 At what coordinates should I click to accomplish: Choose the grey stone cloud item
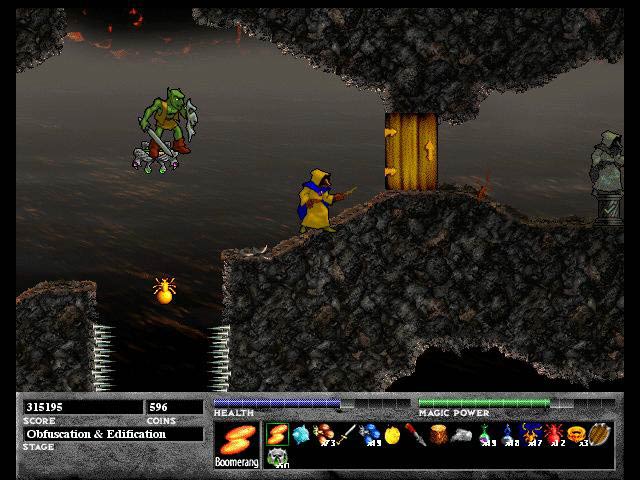click(461, 436)
